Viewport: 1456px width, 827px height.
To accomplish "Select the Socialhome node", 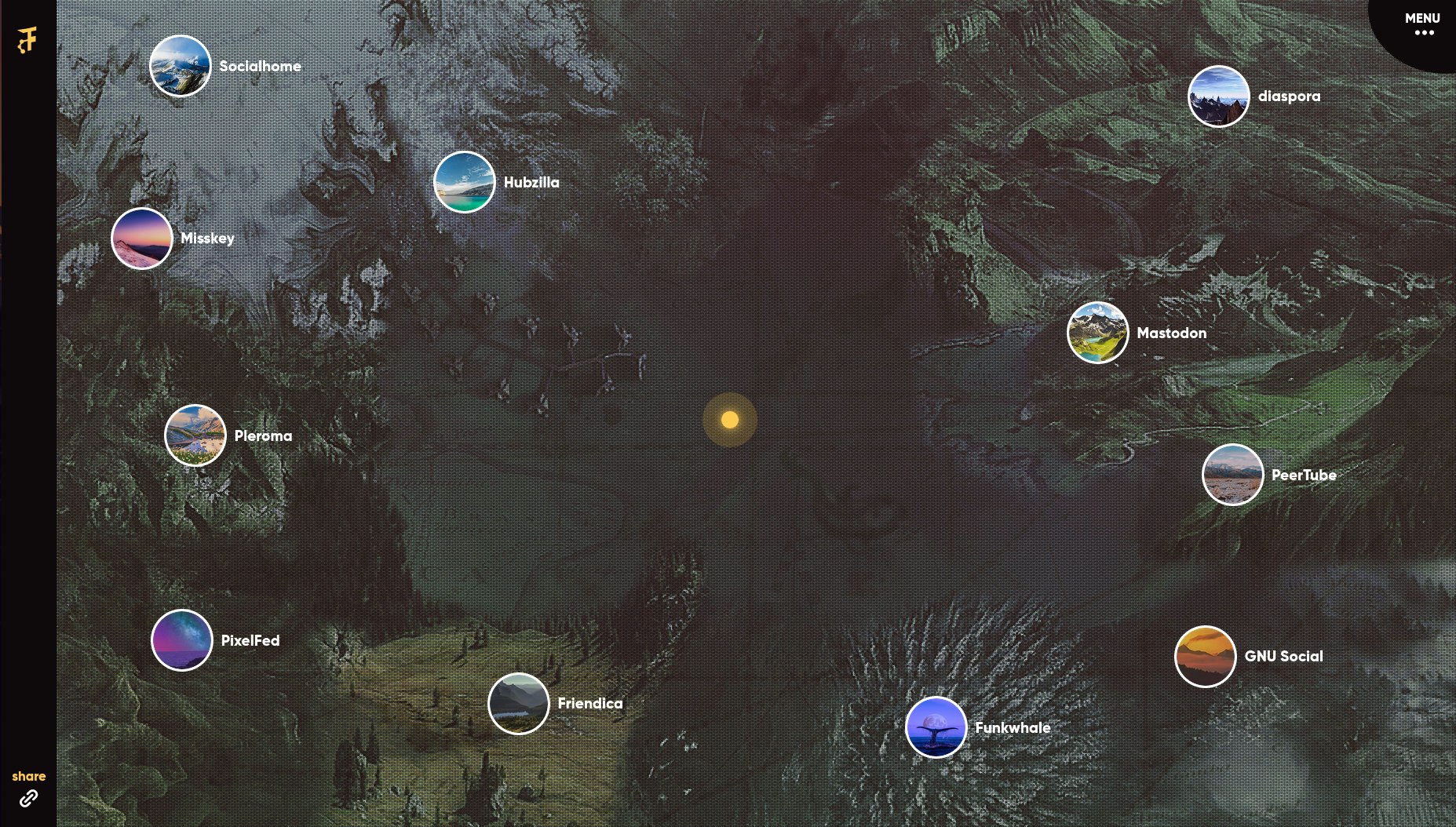I will 181,66.
